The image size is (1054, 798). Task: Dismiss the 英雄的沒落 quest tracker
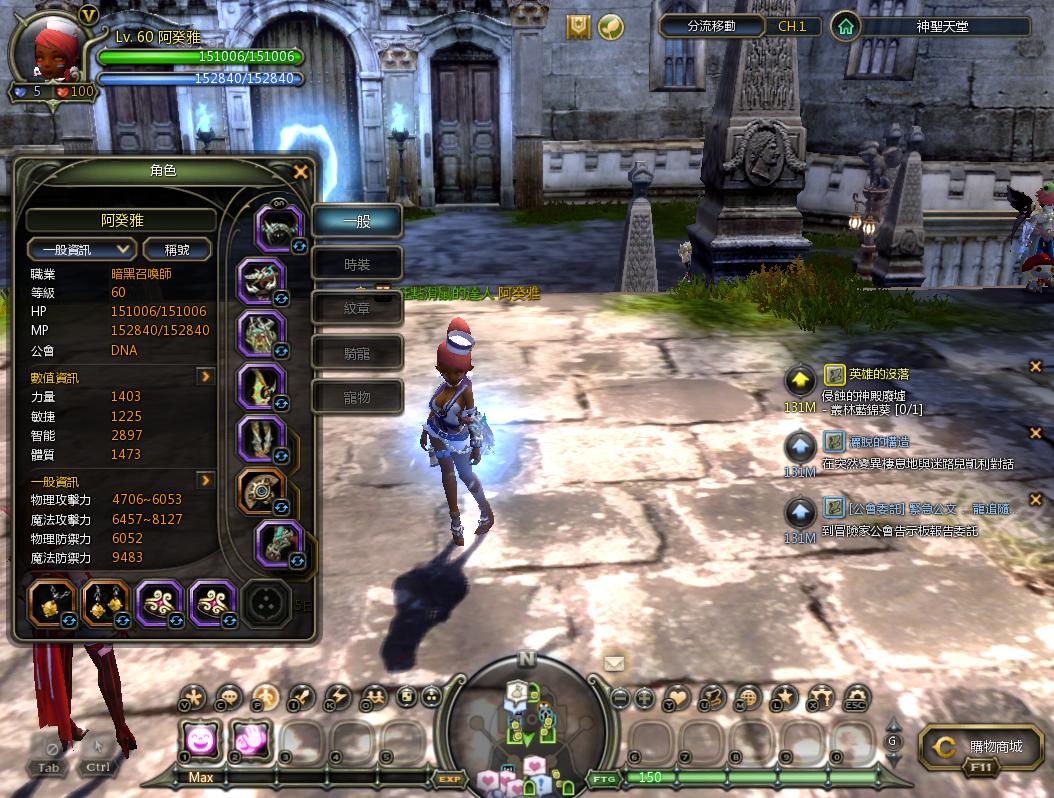[x=1036, y=367]
